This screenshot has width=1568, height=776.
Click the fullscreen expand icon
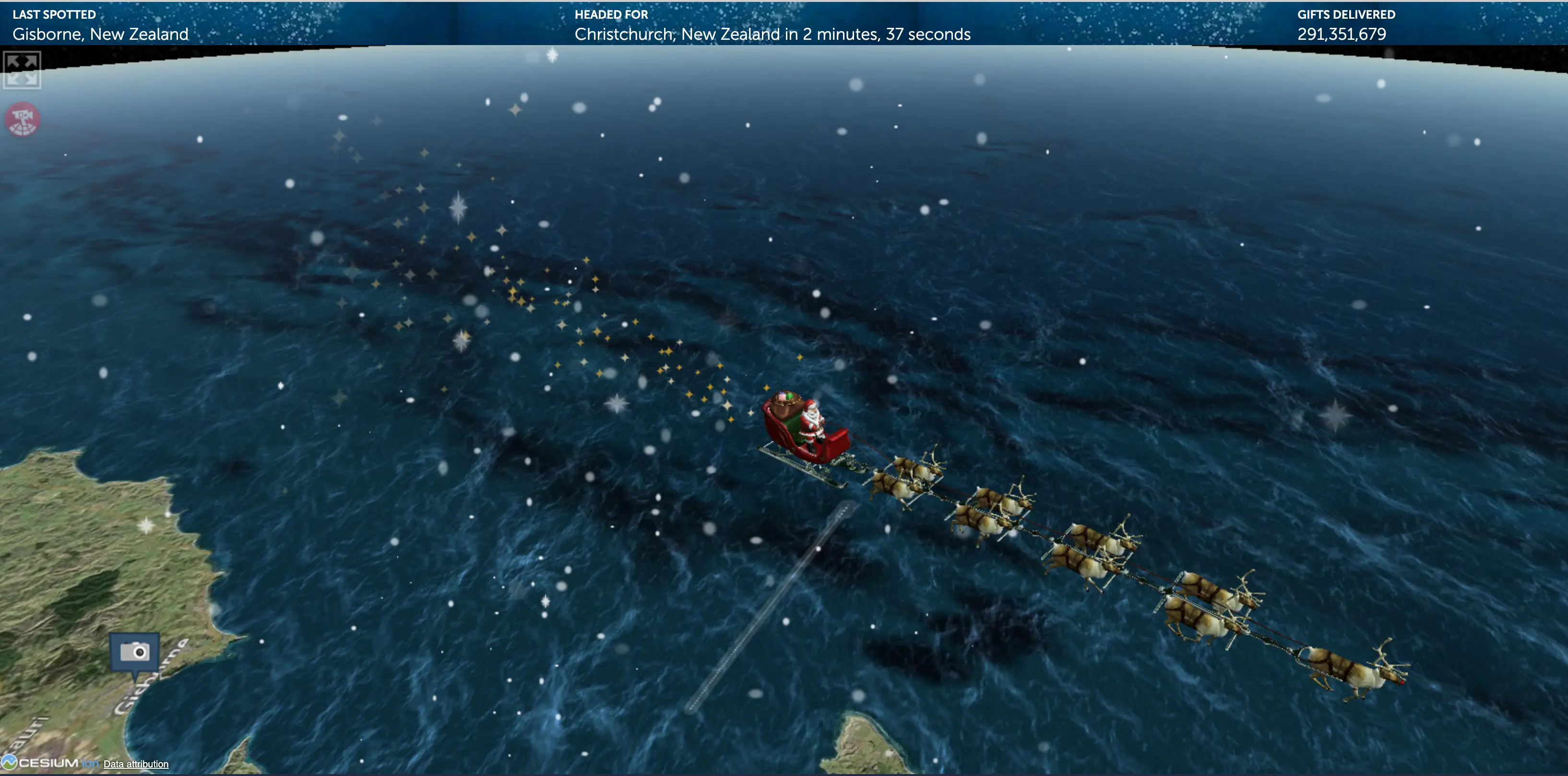22,70
